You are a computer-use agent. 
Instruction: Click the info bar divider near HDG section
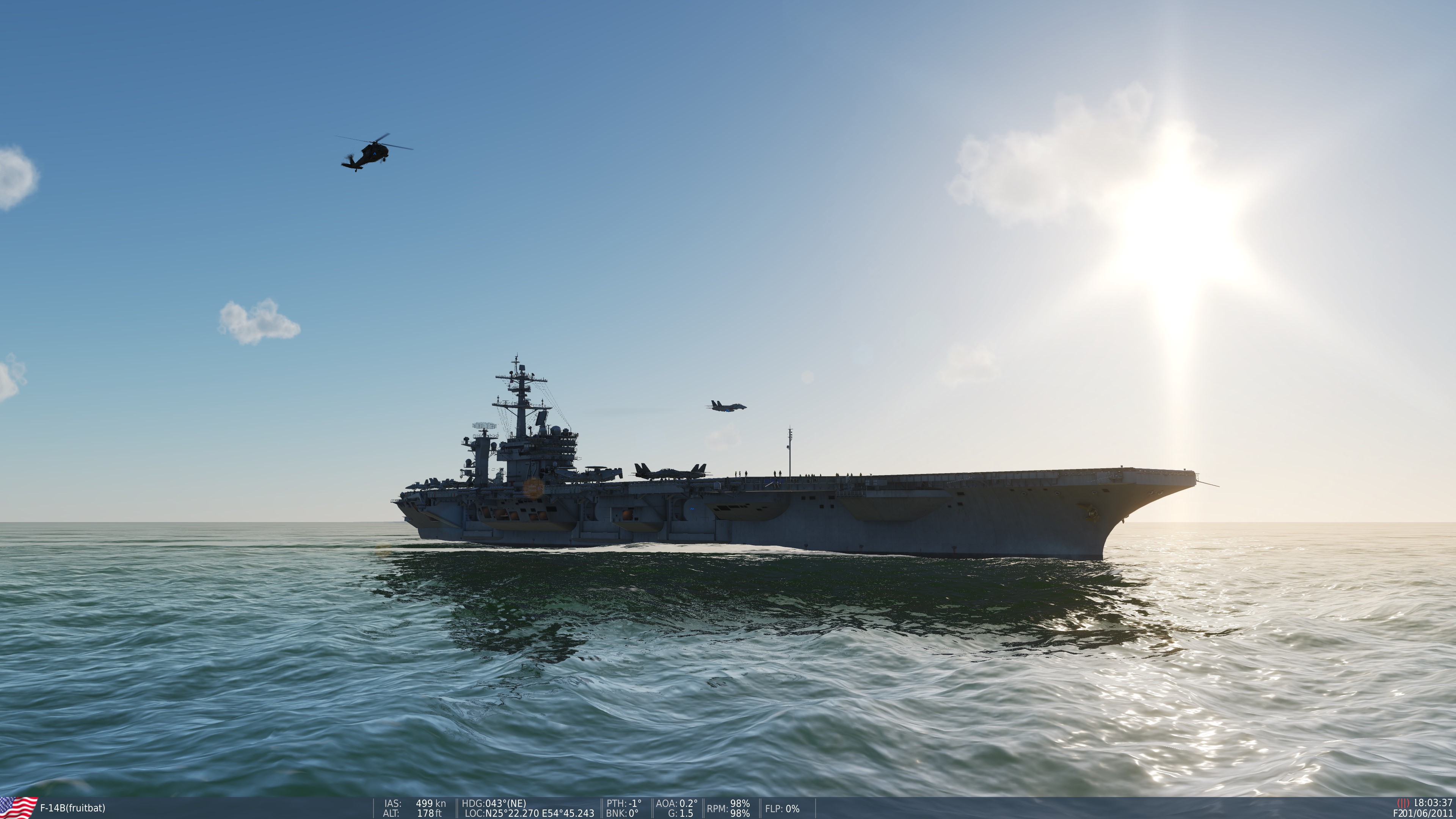[457, 807]
